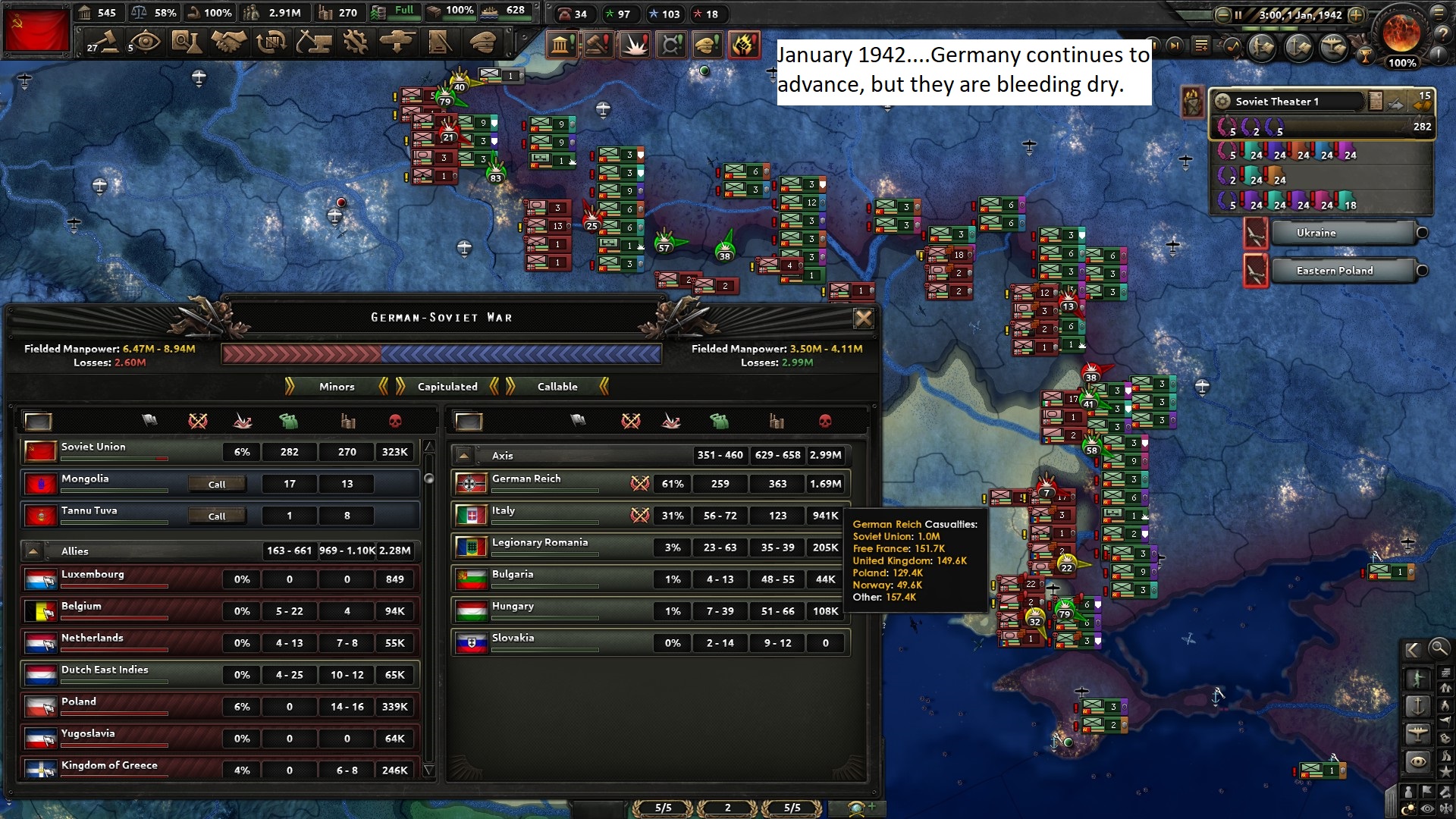This screenshot has width=1456, height=819.
Task: Select the Callable tab in the war overview
Action: 559,387
